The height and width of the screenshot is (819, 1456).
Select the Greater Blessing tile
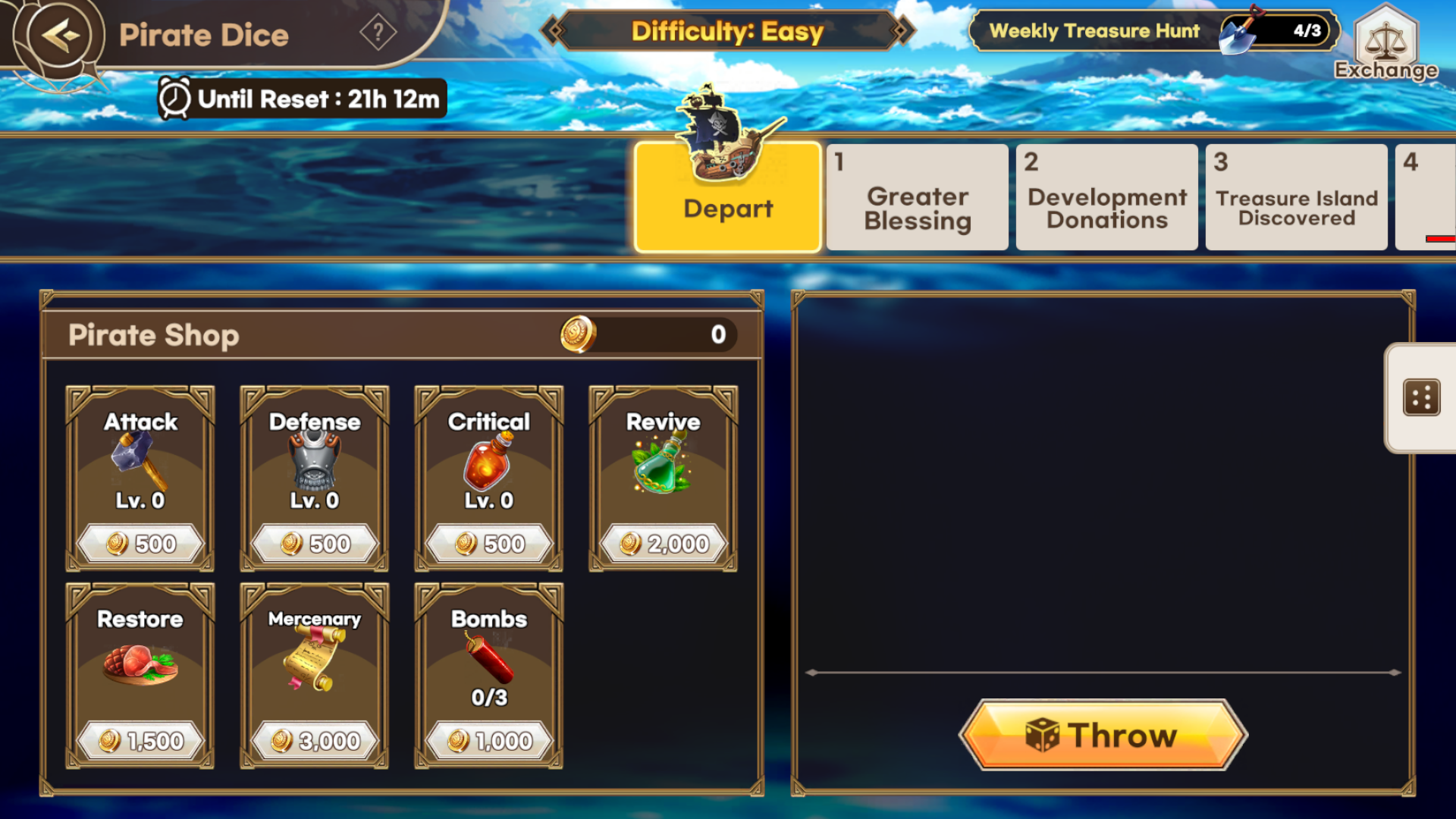click(918, 199)
